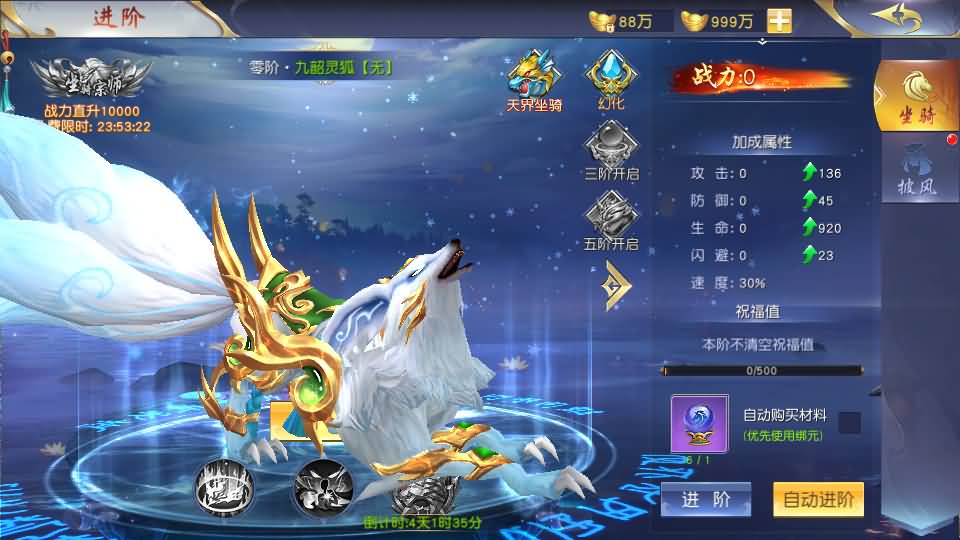Open the silver armor icon with countdown
Screen dimensions: 960x540
point(422,494)
